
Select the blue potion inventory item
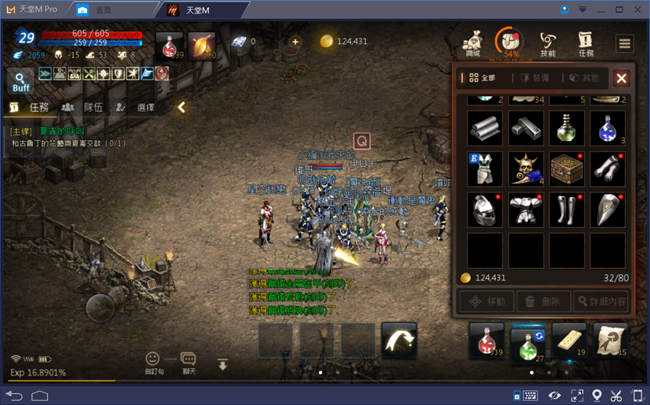point(608,128)
